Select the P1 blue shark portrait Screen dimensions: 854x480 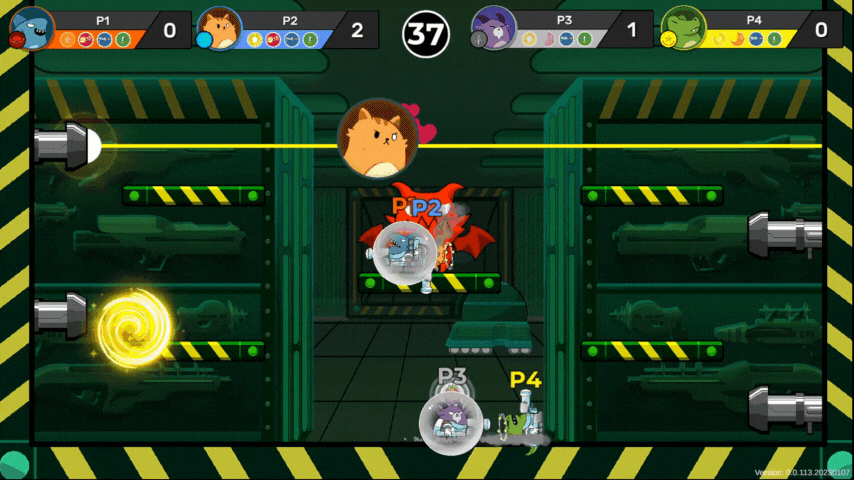point(33,25)
